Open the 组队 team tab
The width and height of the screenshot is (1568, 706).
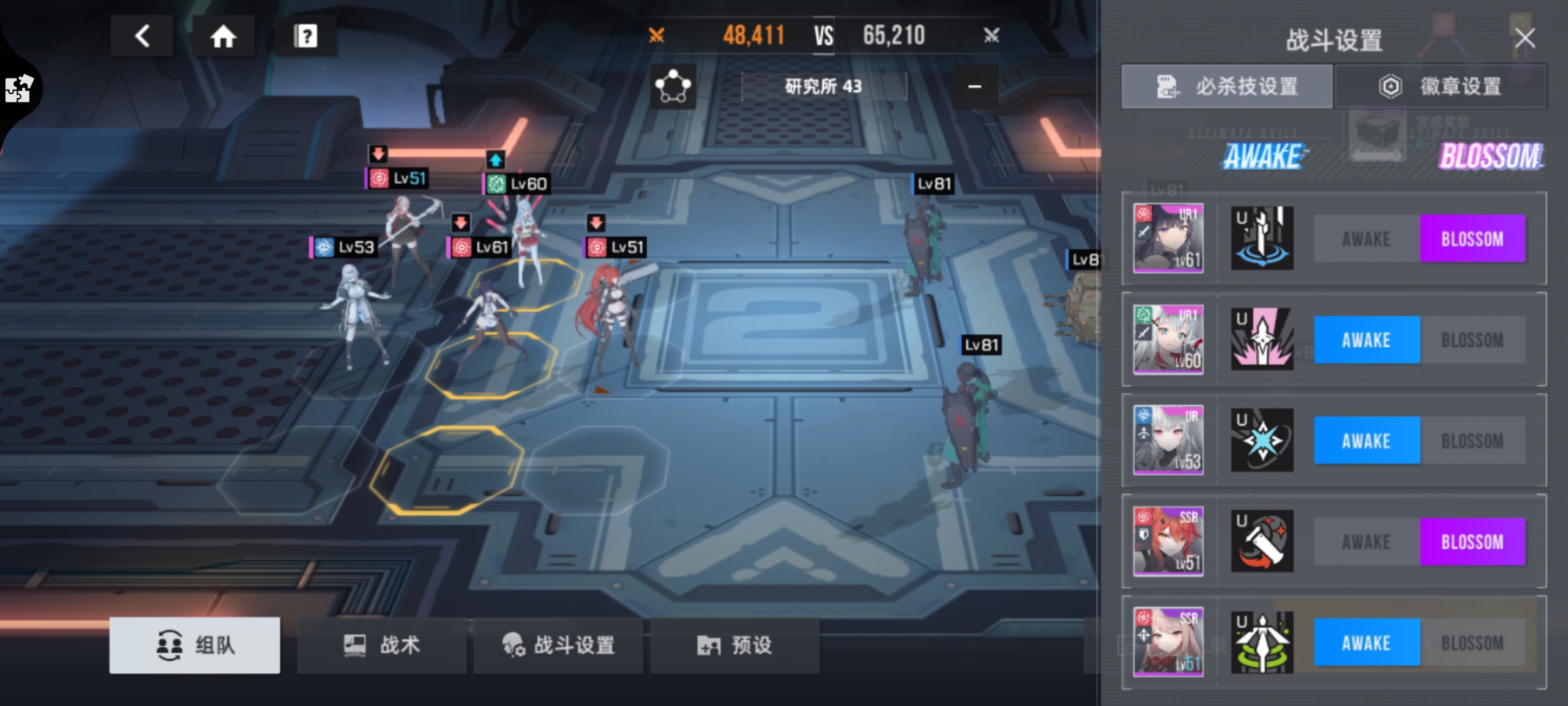(x=195, y=645)
